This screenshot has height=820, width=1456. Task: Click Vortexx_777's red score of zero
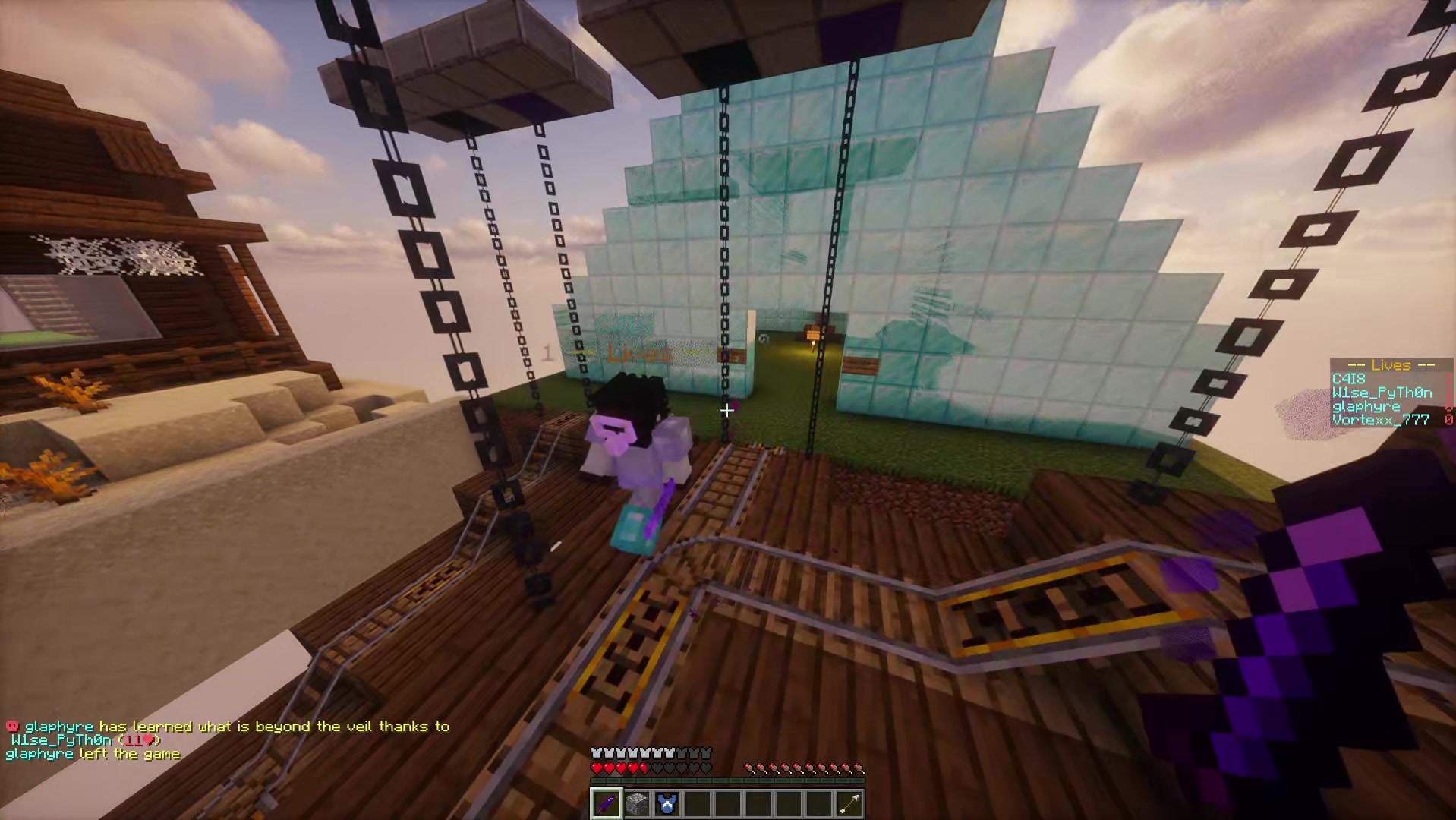(1448, 419)
